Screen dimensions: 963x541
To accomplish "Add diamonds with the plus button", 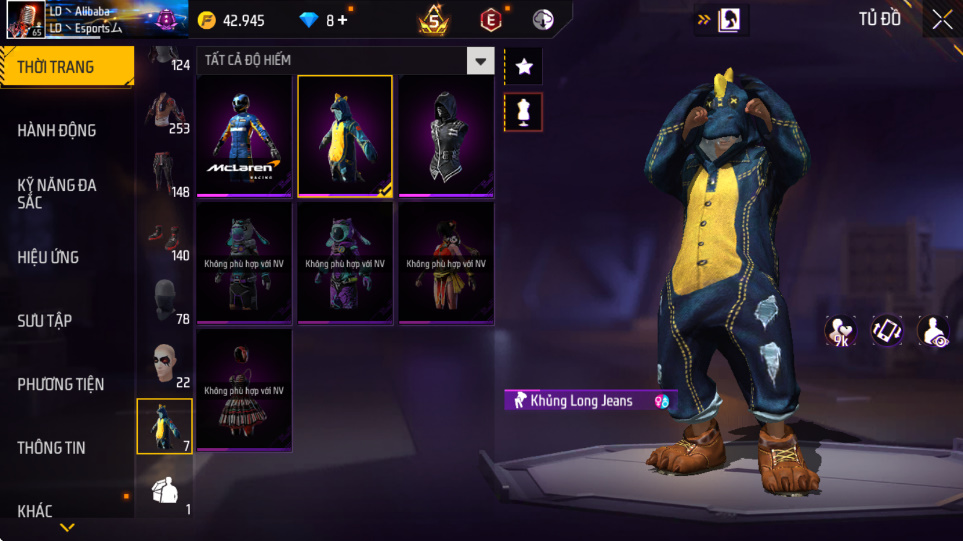I will tap(343, 20).
